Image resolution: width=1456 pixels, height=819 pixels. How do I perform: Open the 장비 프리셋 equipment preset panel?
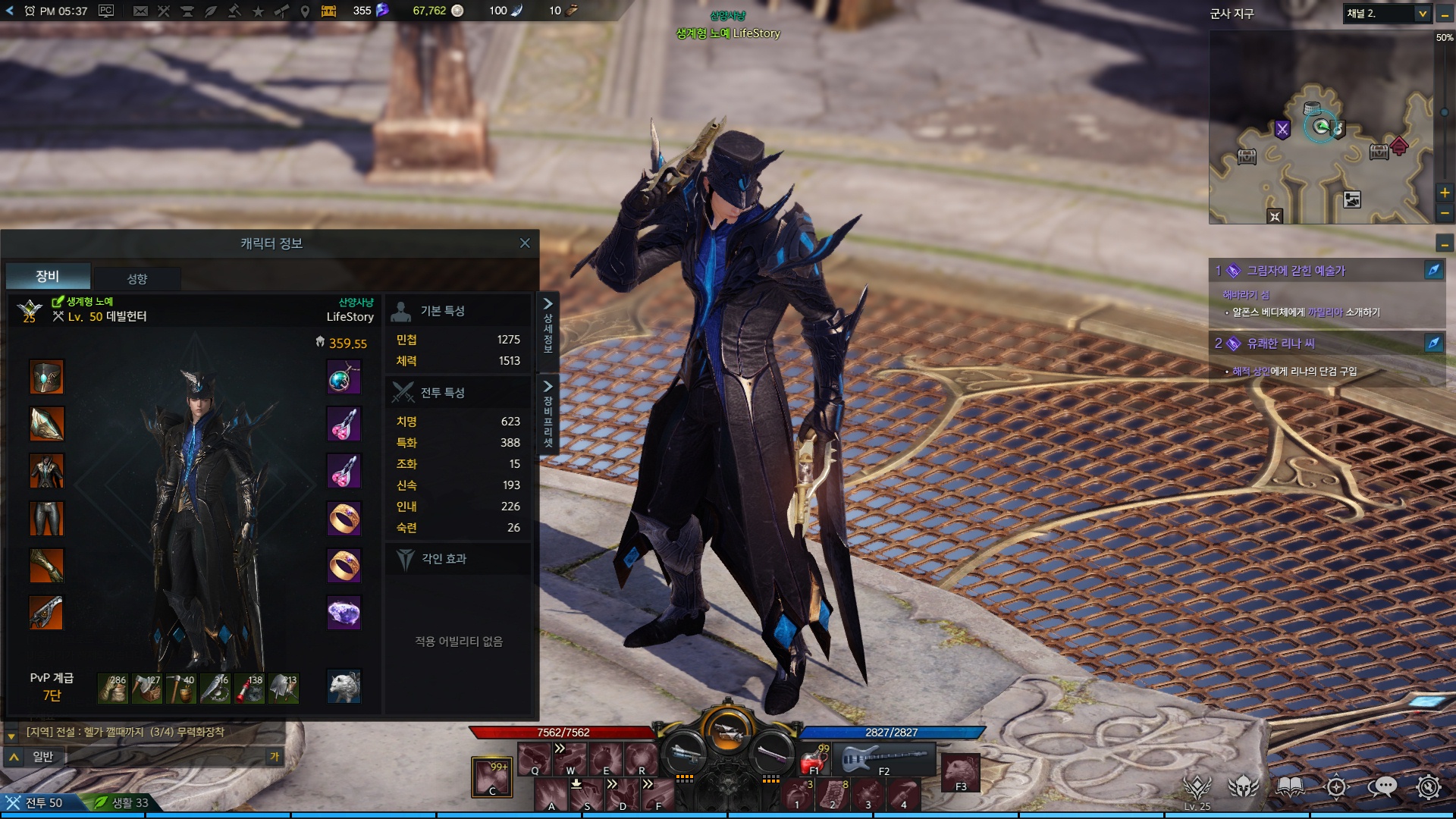pyautogui.click(x=548, y=414)
